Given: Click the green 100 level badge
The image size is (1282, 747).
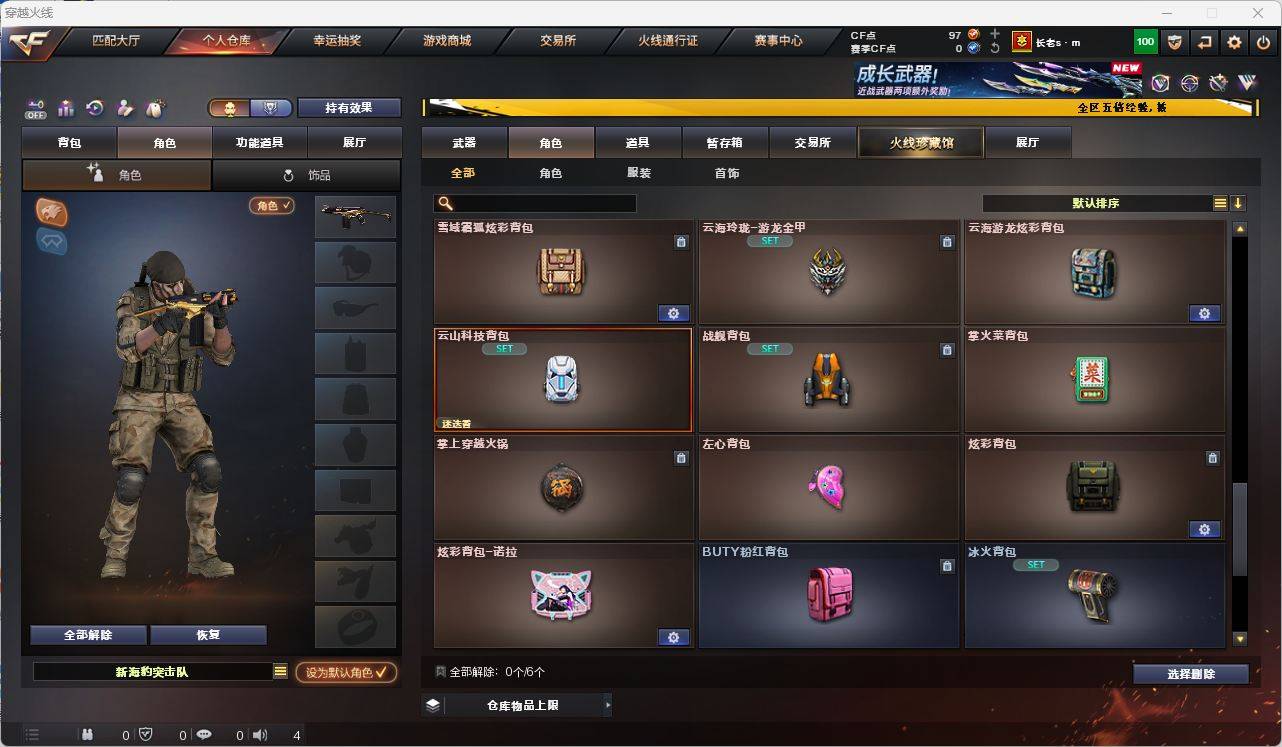Looking at the screenshot, I should (1146, 41).
